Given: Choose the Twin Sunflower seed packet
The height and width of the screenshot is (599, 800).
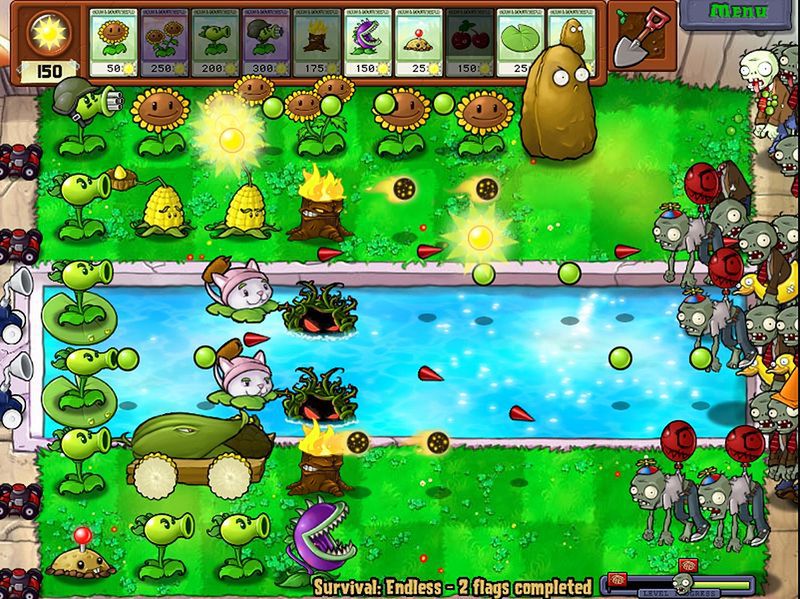Looking at the screenshot, I should click(x=165, y=42).
